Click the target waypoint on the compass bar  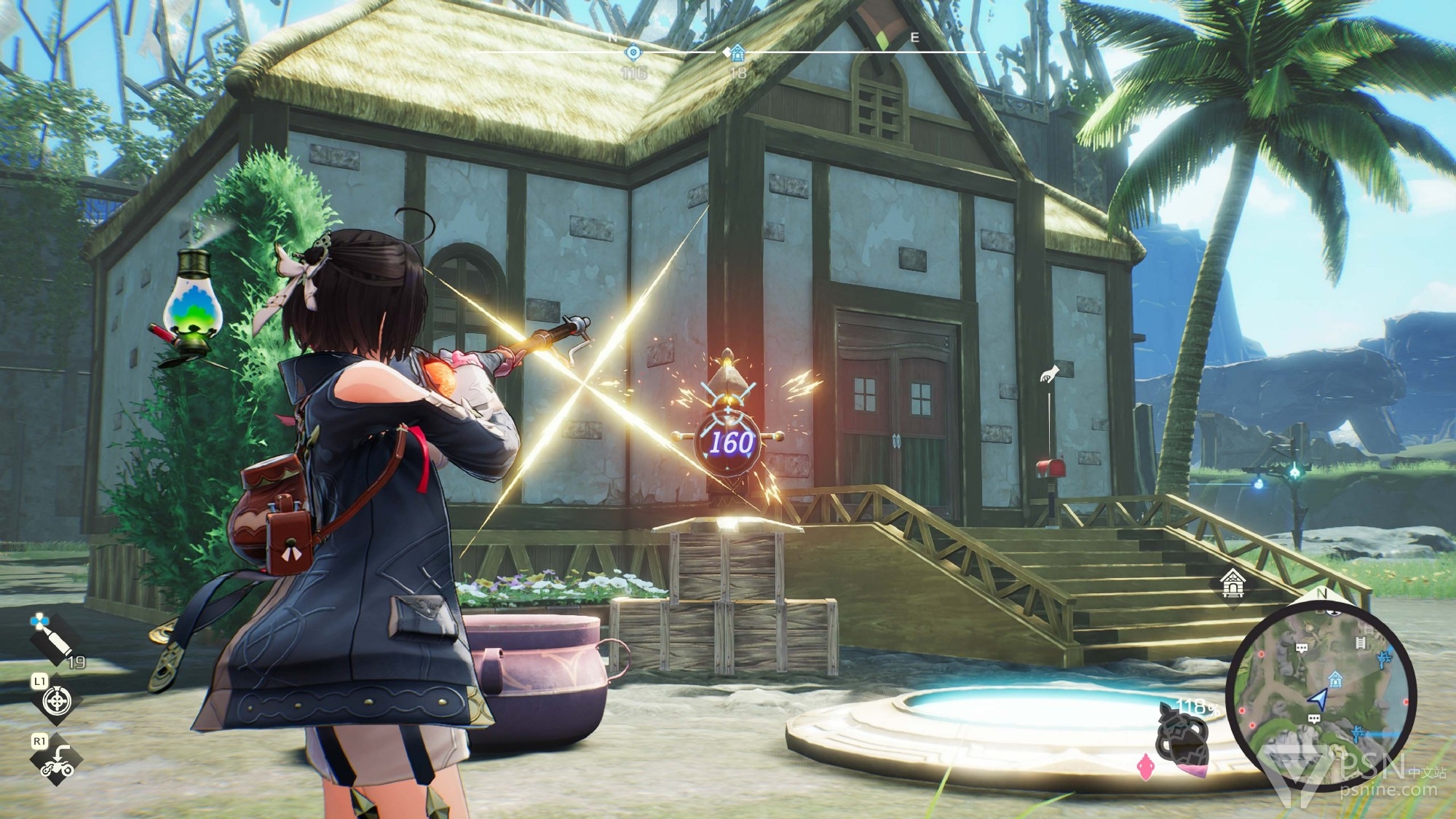coord(633,52)
